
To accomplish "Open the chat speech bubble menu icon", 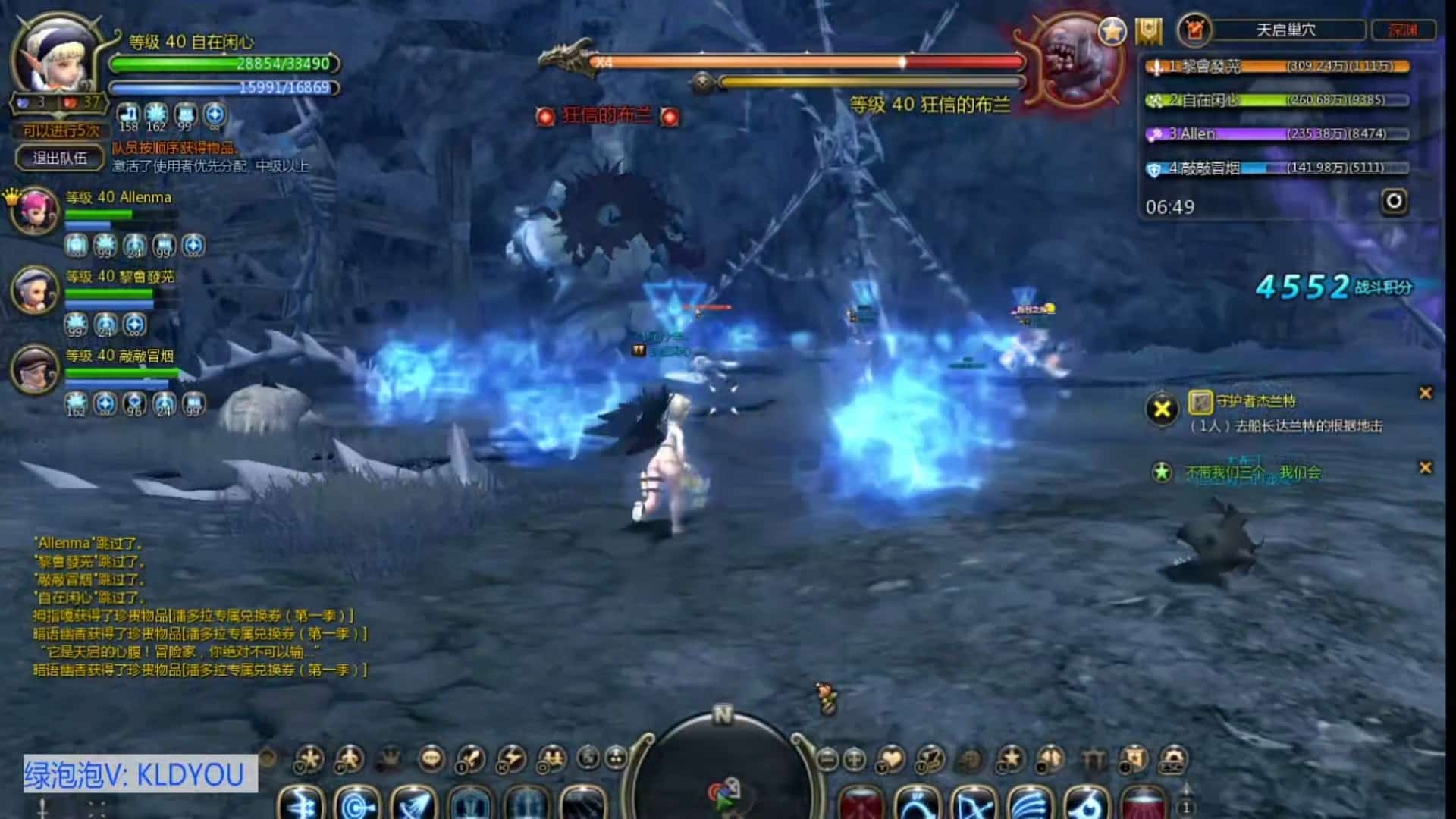I will click(431, 758).
